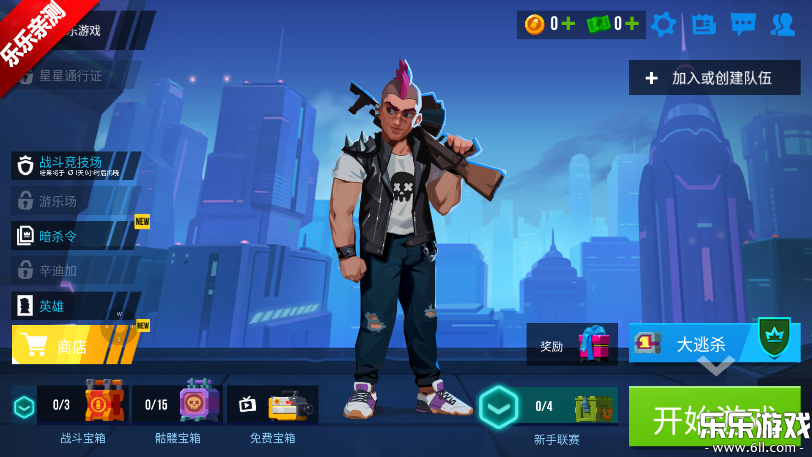
Task: Start the match with the green button
Action: pyautogui.click(x=714, y=416)
